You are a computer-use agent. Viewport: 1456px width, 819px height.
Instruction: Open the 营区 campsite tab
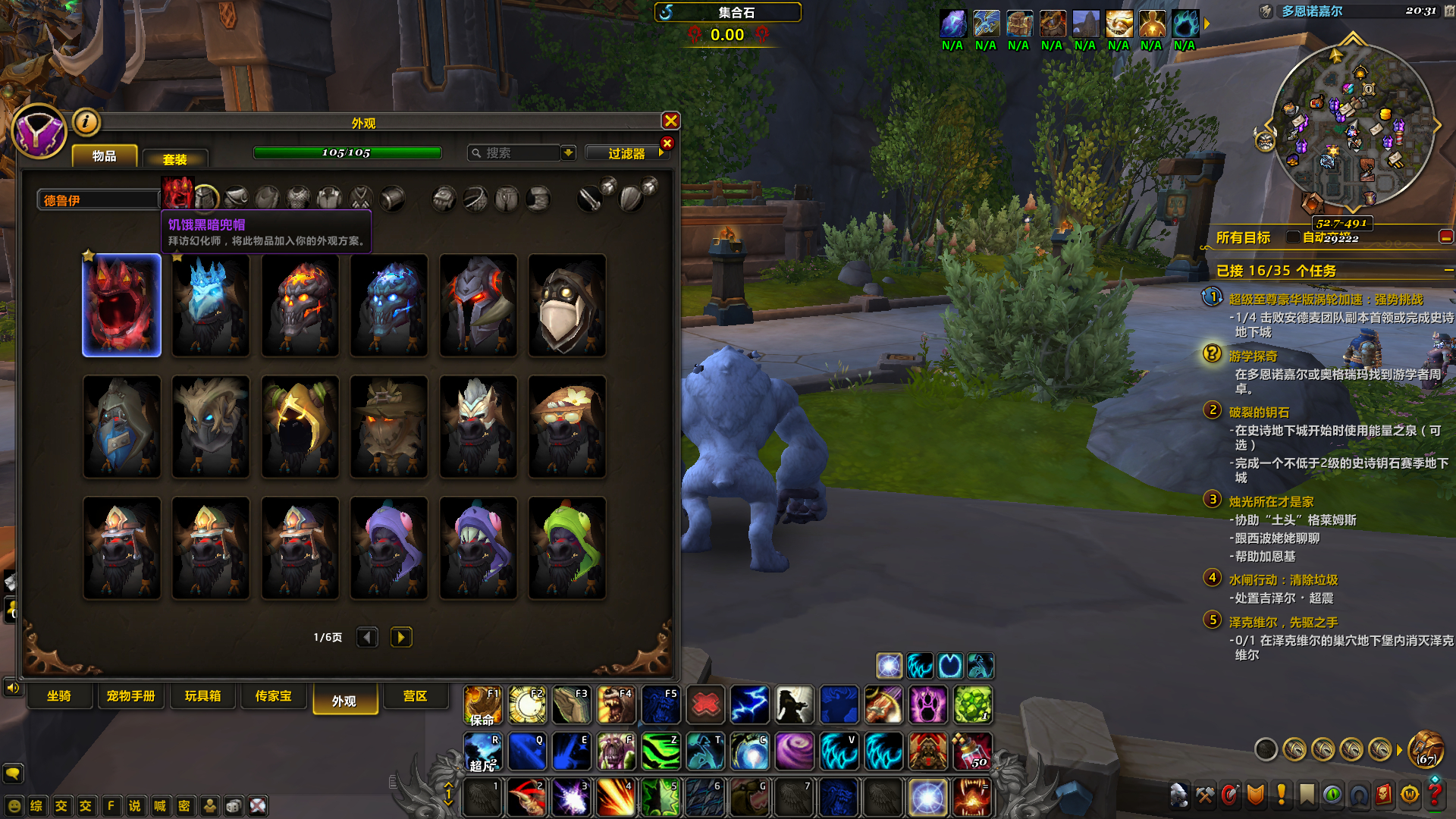point(415,696)
